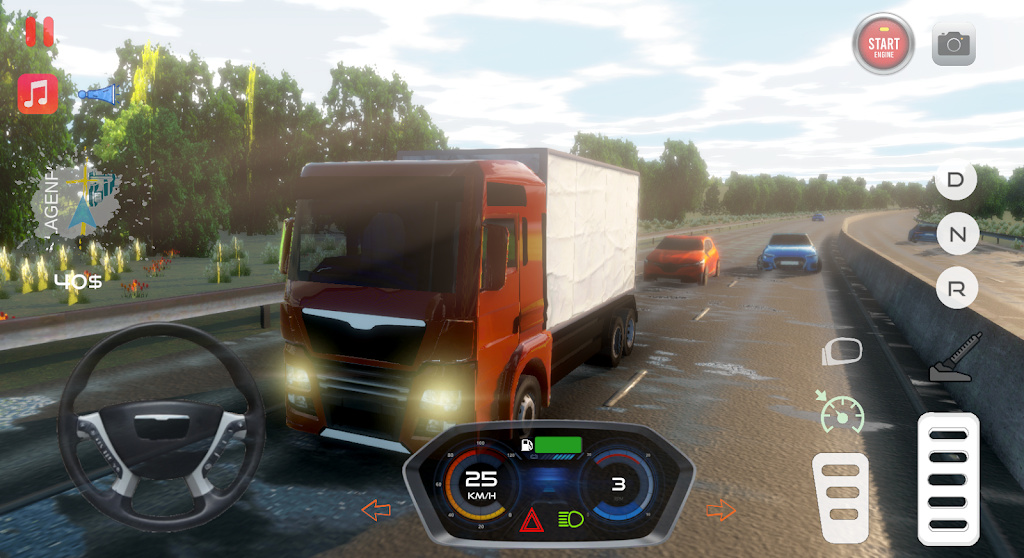Activate cruise control speedometer icon
The image size is (1024, 558).
coord(841,412)
